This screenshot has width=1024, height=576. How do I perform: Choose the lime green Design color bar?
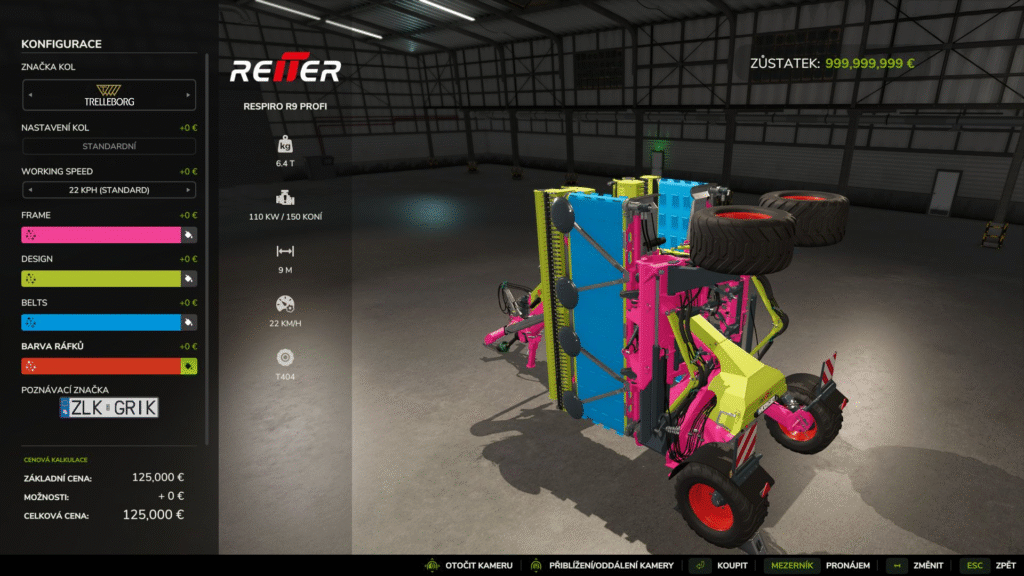point(100,279)
